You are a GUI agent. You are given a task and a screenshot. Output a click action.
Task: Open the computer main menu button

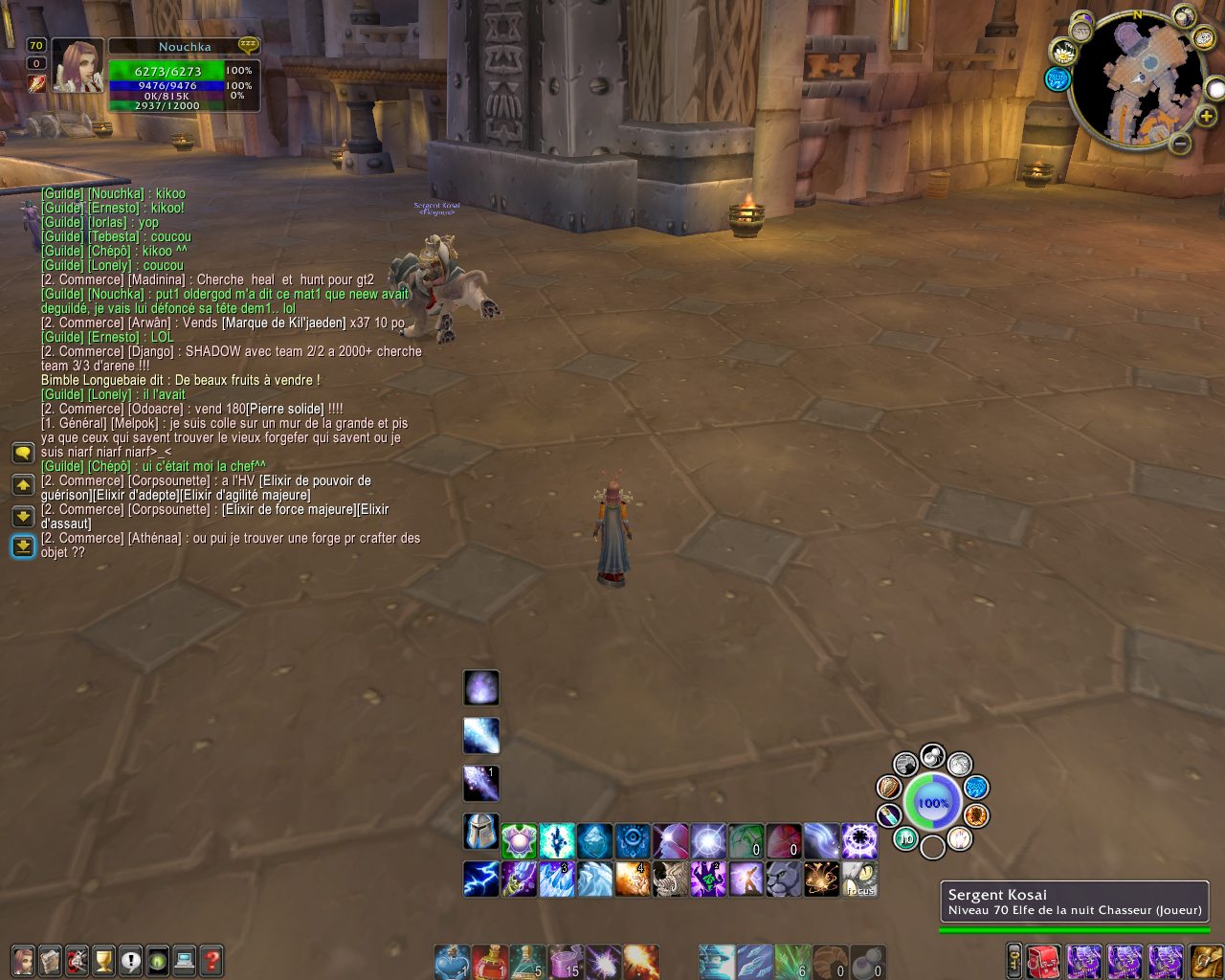pyautogui.click(x=185, y=960)
